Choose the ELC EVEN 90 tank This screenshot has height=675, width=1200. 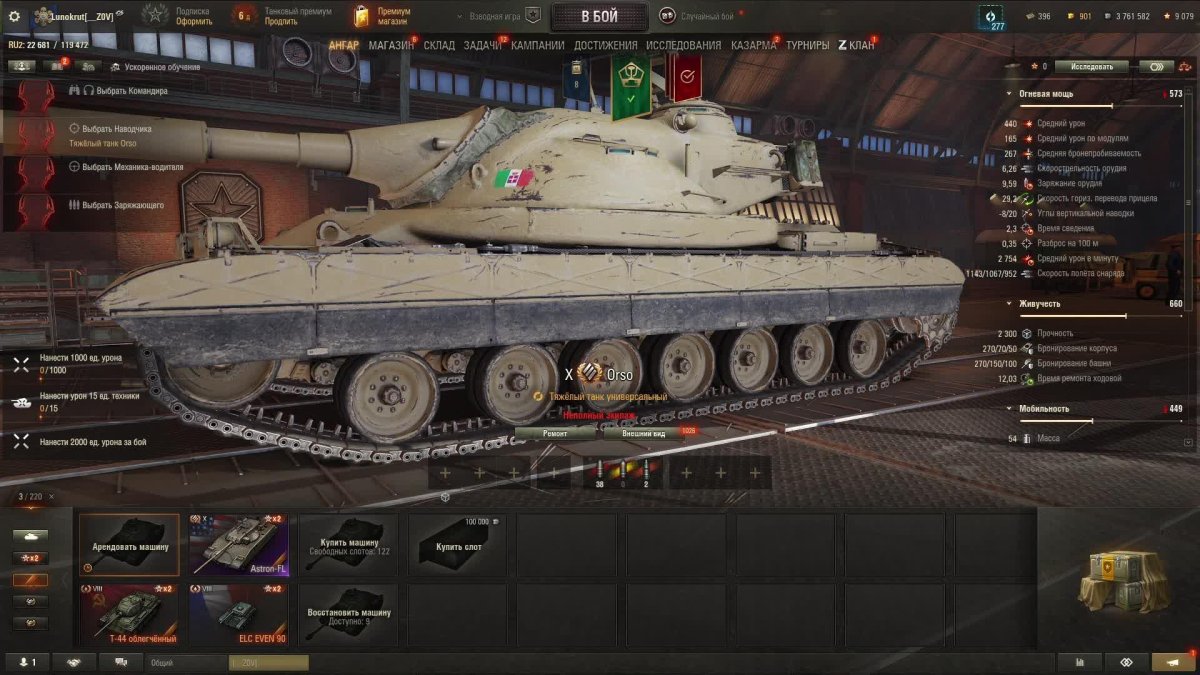pos(238,615)
